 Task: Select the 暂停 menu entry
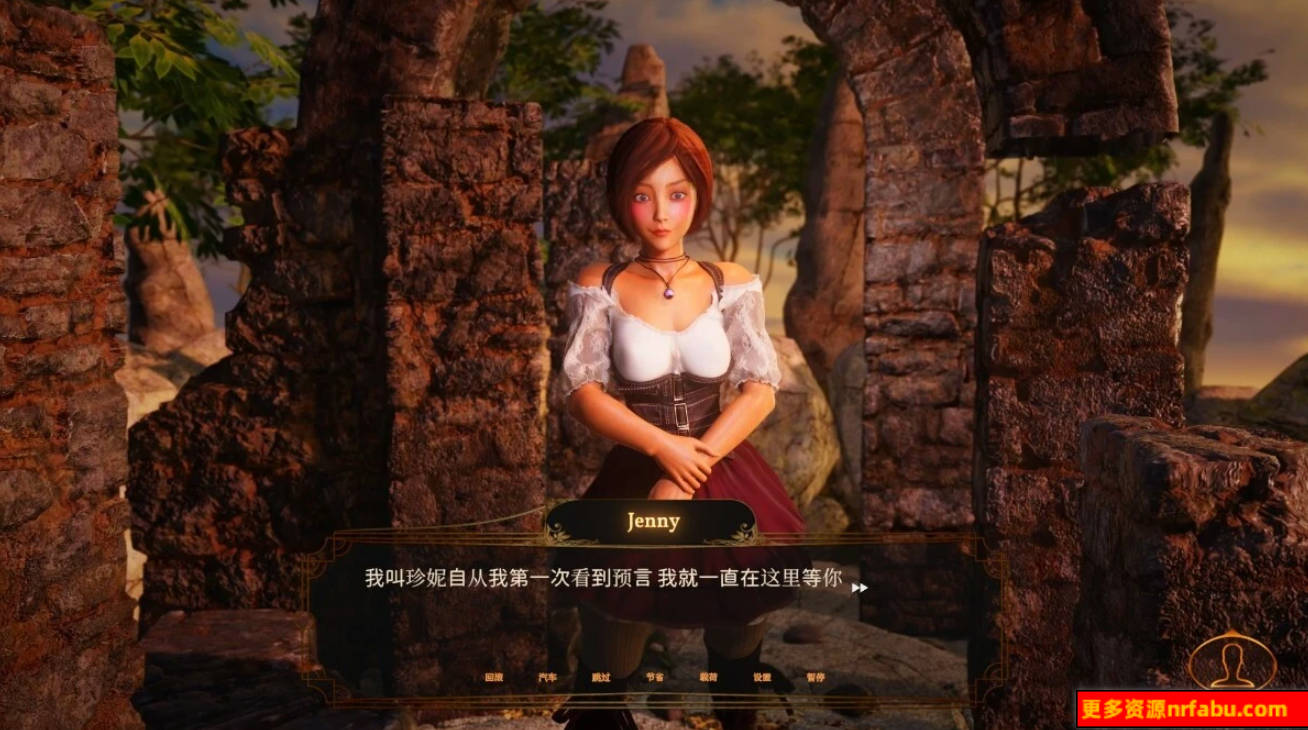[815, 676]
